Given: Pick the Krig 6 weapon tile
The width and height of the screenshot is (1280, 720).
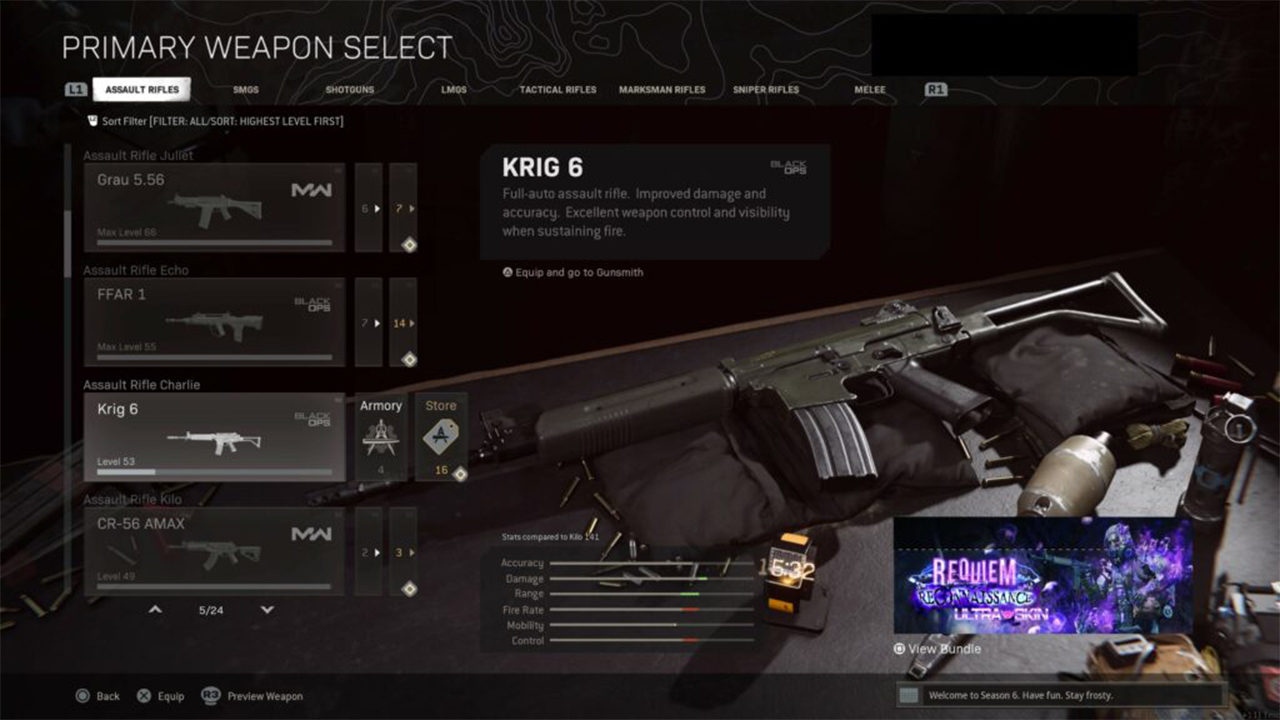Looking at the screenshot, I should [x=214, y=437].
